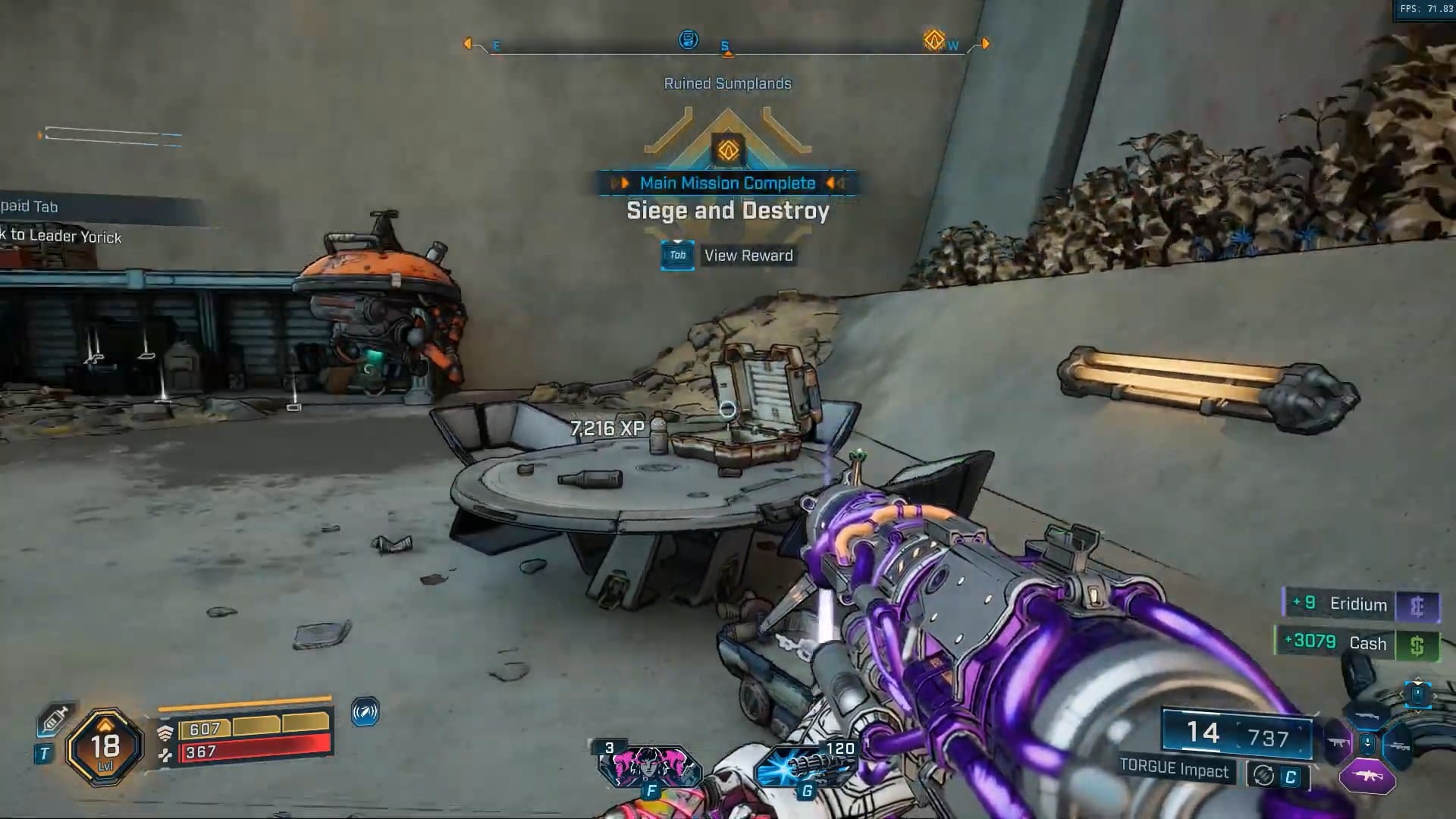Image resolution: width=1456 pixels, height=819 pixels.
Task: Select the sniper rifle slot in the weapon wheel
Action: (1398, 746)
